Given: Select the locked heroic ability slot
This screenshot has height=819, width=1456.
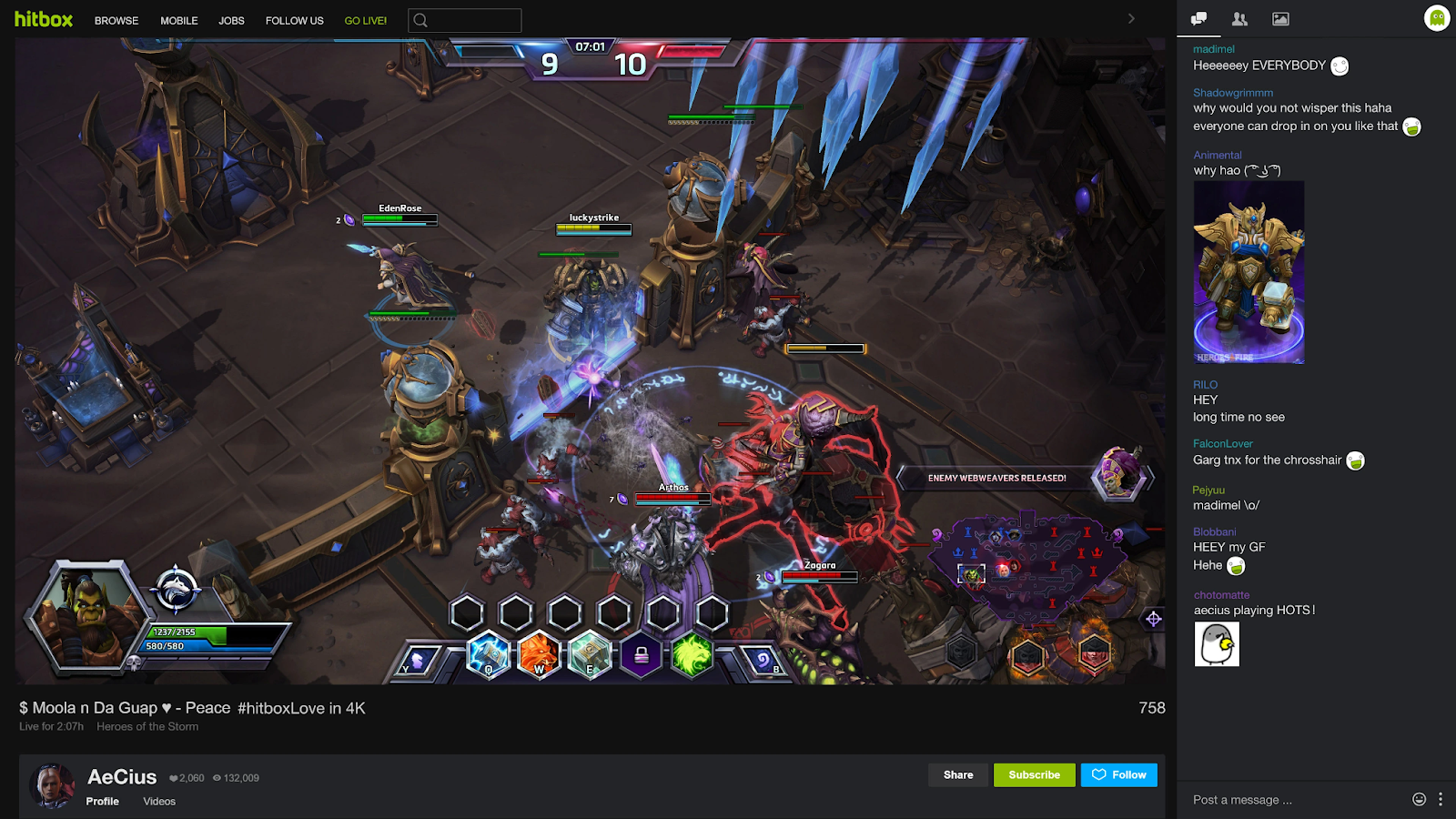Looking at the screenshot, I should 642,654.
